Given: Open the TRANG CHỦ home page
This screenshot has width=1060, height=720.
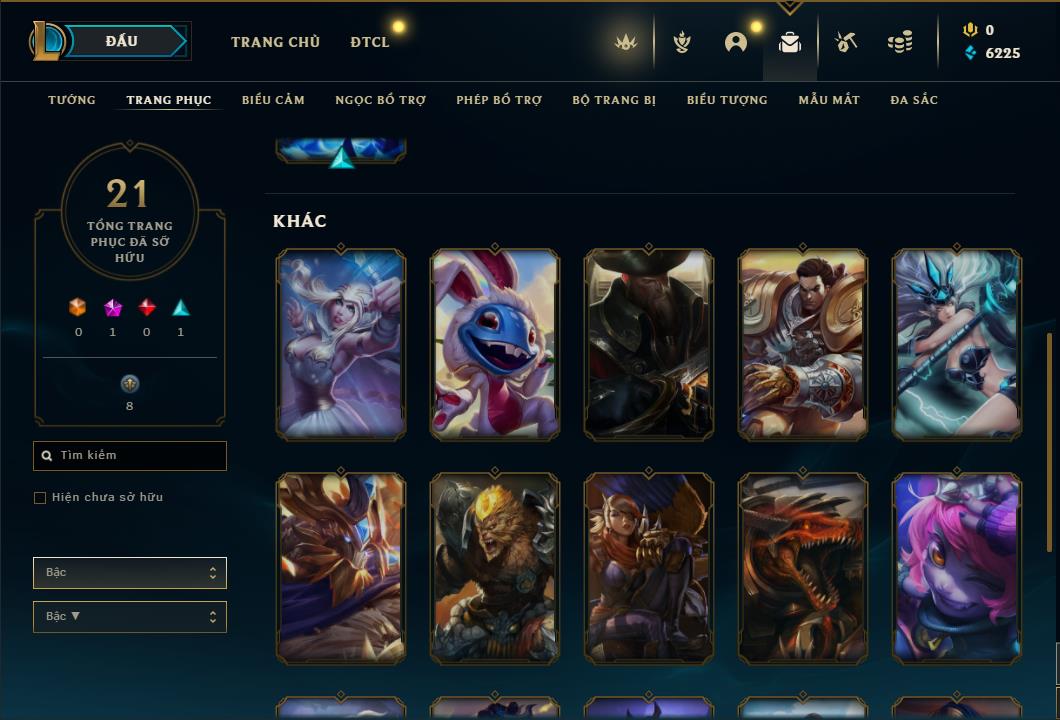Looking at the screenshot, I should [275, 42].
